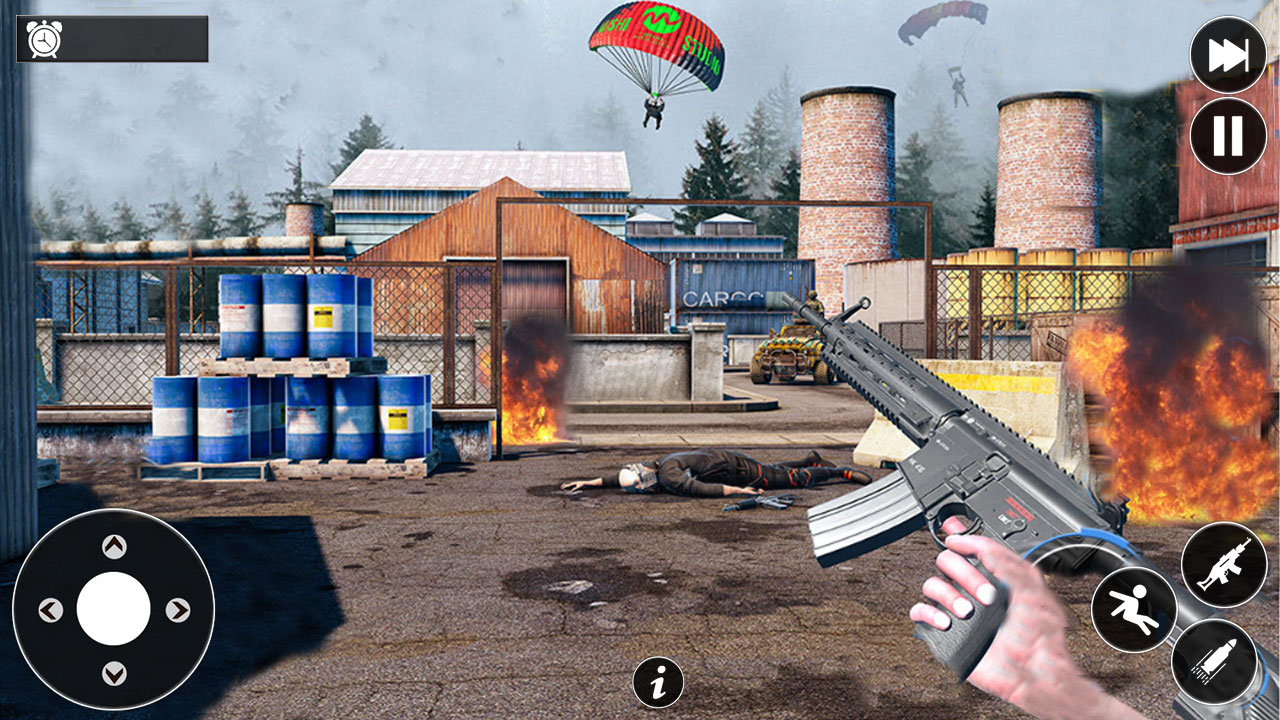Viewport: 1280px width, 720px height.
Task: Activate the running man sprint button
Action: (1134, 608)
